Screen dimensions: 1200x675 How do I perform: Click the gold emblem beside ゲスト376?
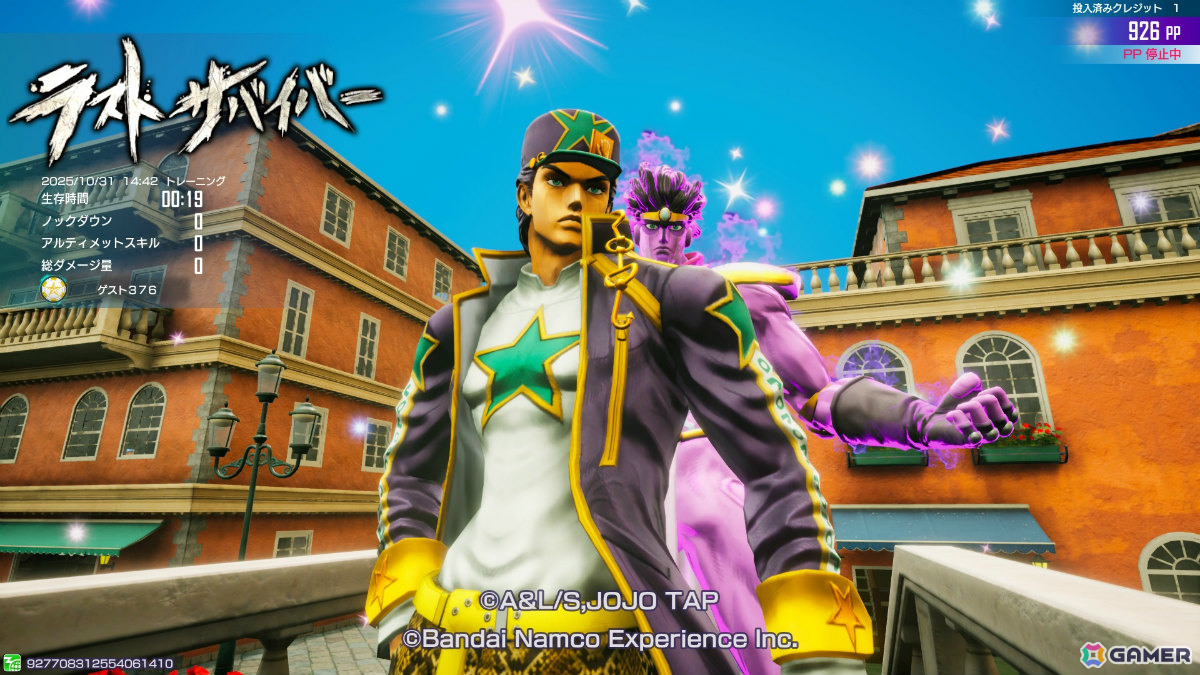click(x=53, y=290)
